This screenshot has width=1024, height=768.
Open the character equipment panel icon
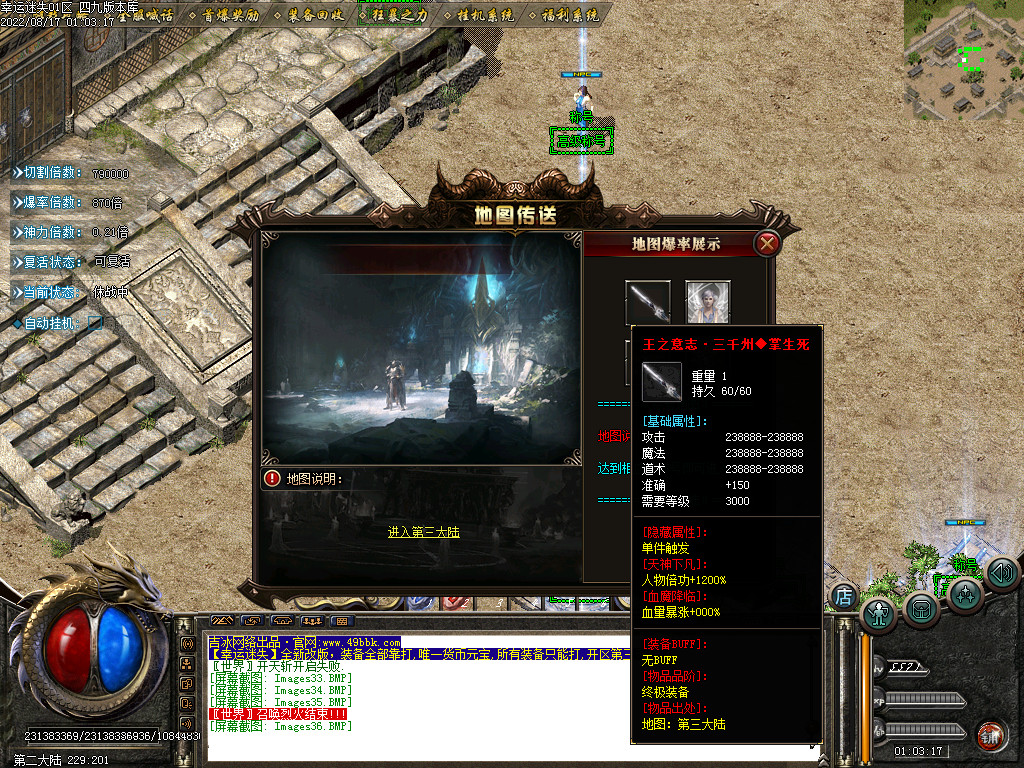point(879,614)
